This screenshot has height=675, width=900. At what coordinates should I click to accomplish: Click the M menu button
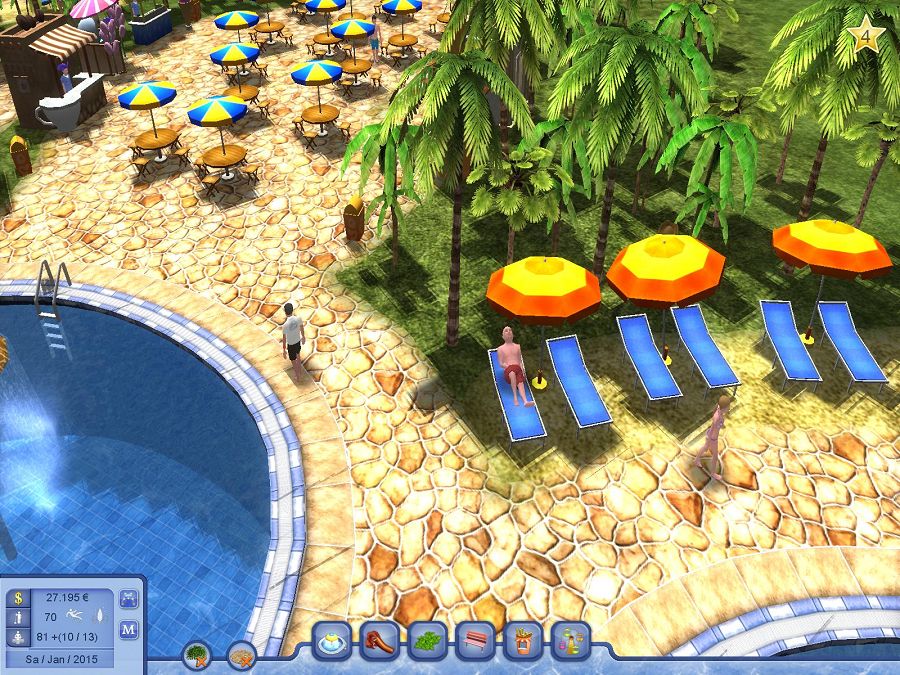coord(129,629)
